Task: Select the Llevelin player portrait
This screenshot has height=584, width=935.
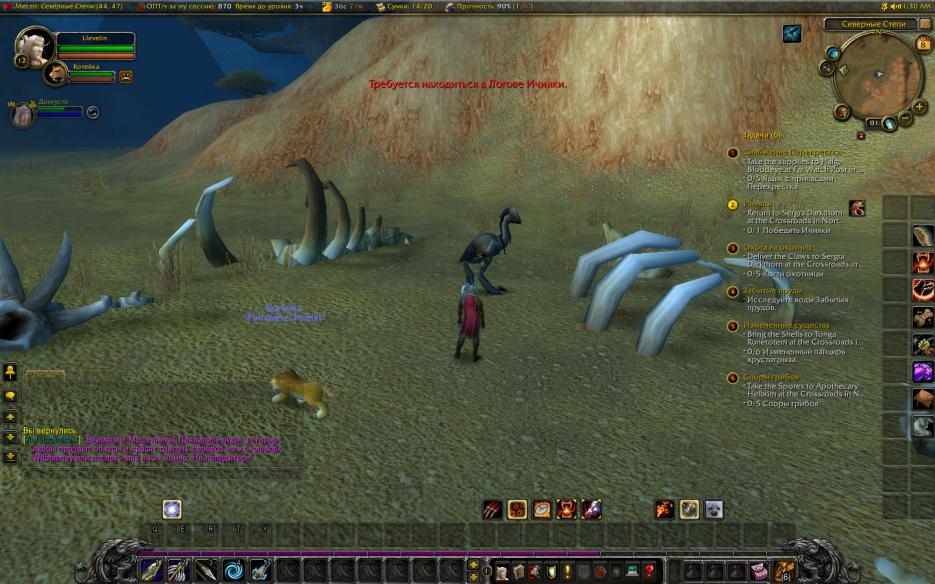Action: tap(35, 47)
